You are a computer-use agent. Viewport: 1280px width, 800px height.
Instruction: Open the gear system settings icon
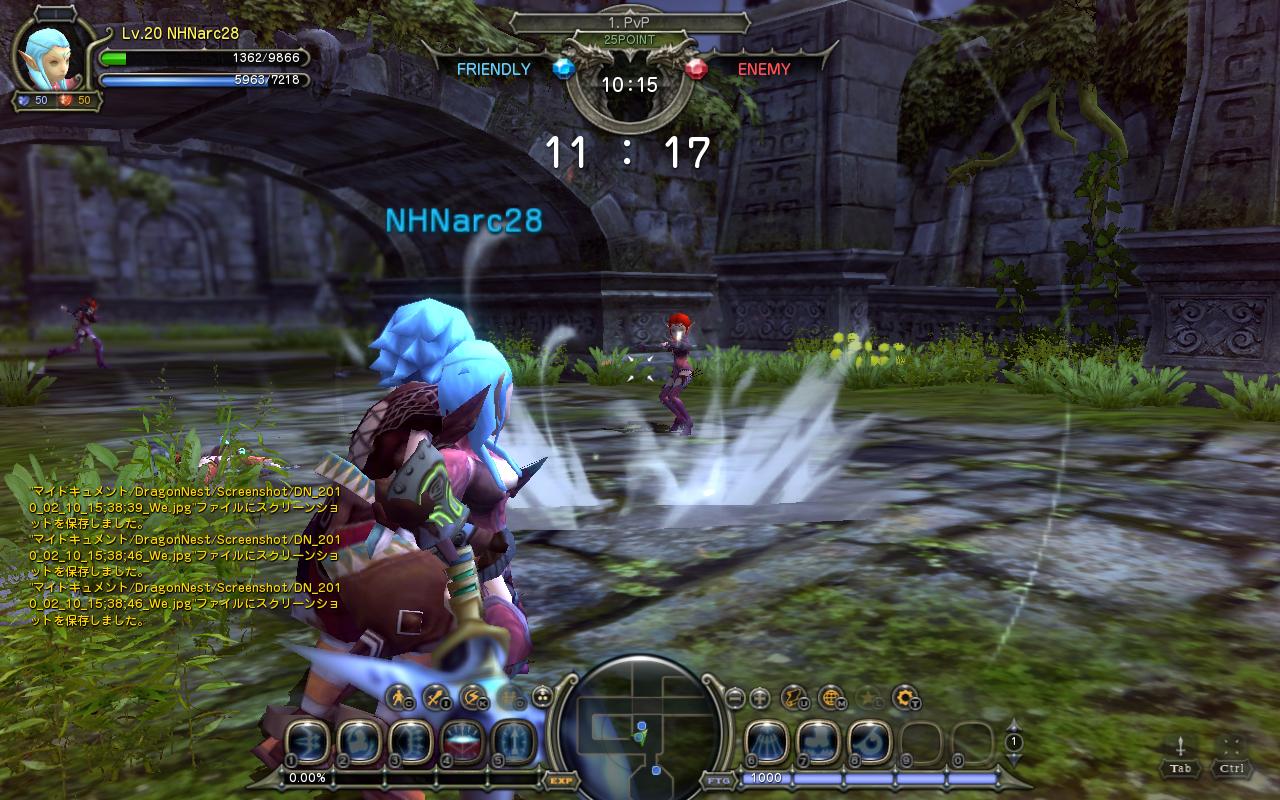click(905, 696)
